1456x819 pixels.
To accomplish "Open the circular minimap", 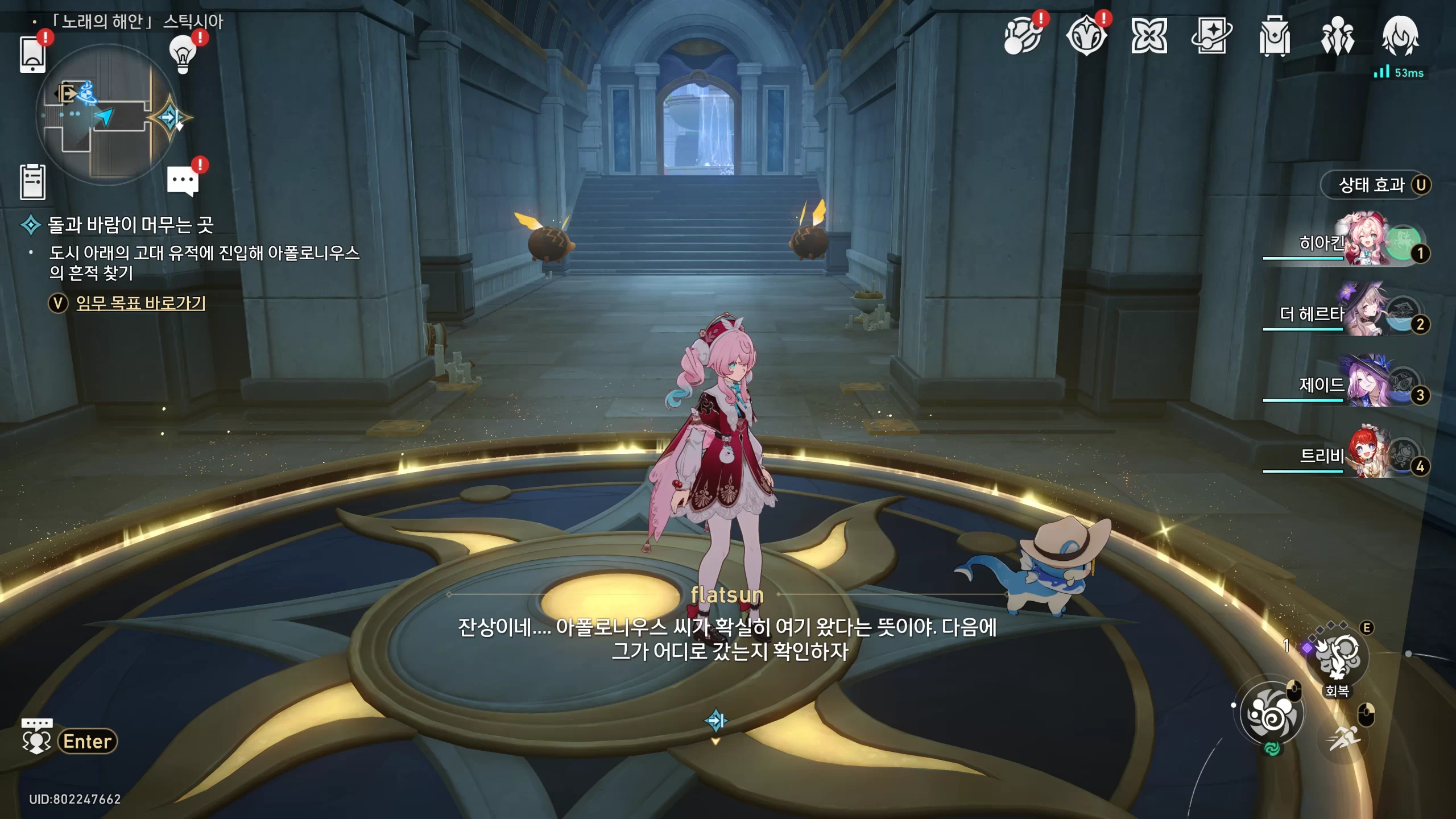I will [x=106, y=115].
